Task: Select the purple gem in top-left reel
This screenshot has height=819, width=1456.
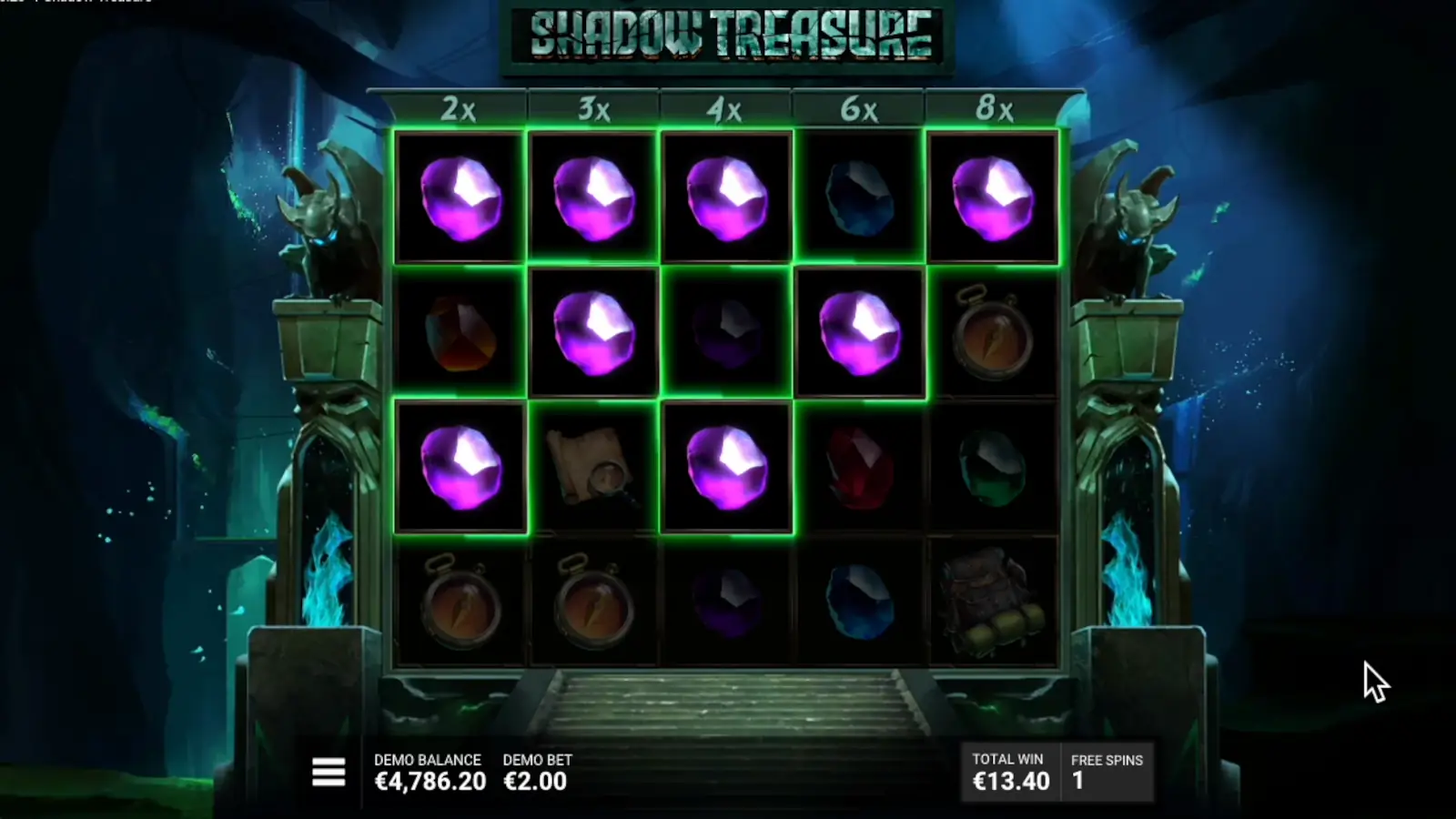Action: (459, 198)
